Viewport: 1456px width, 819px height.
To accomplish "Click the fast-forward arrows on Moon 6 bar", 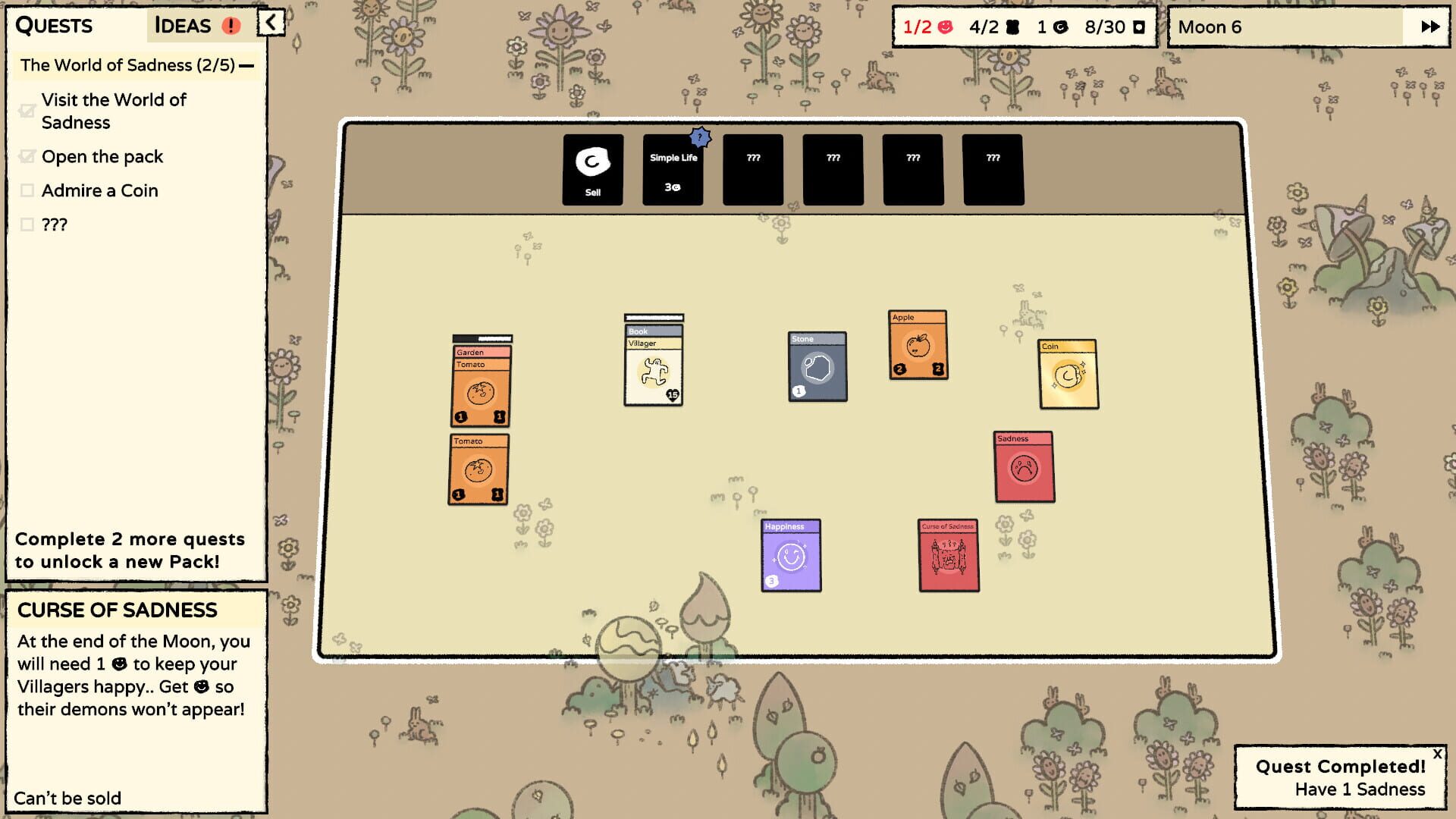I will pos(1429,27).
